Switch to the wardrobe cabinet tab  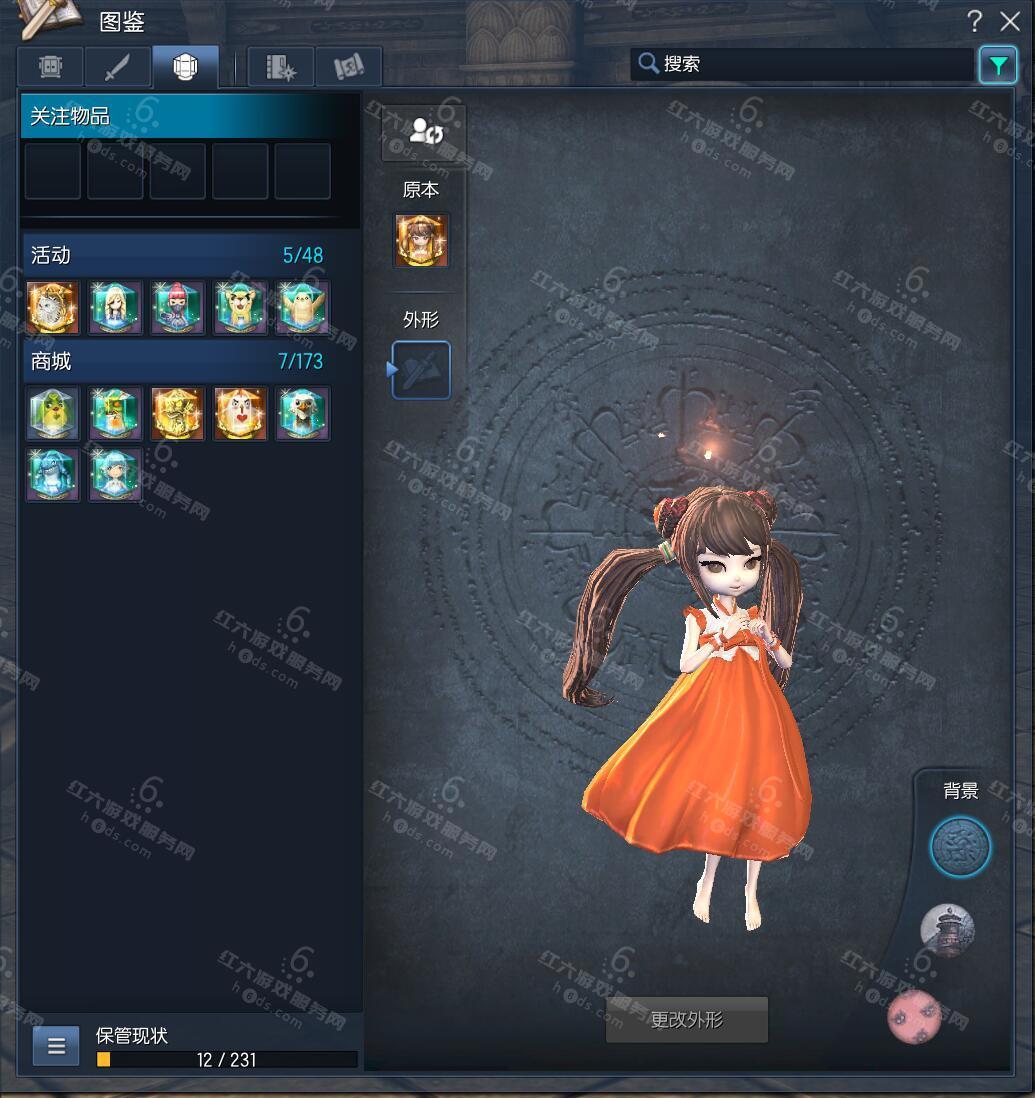pyautogui.click(x=51, y=67)
